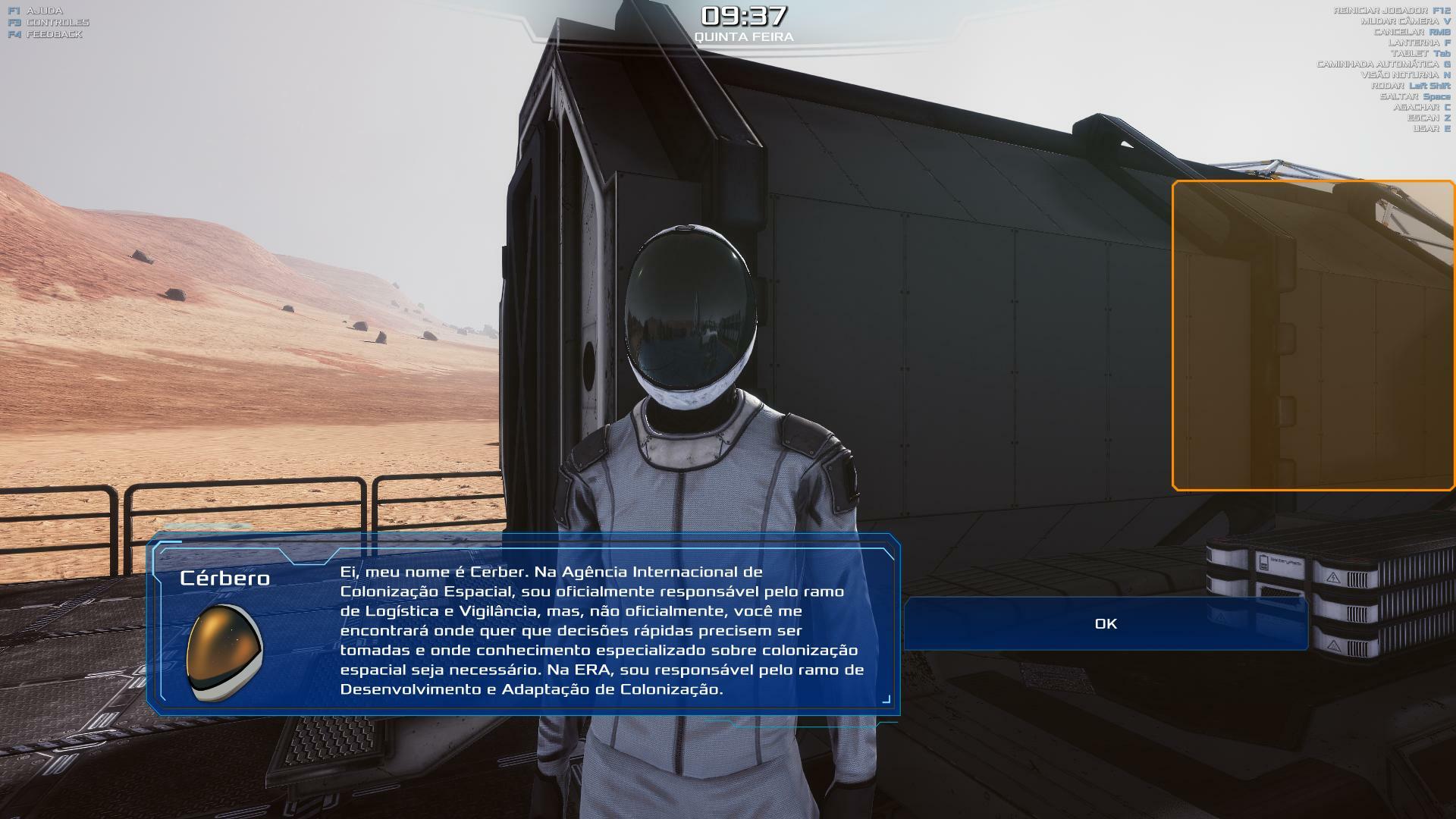The height and width of the screenshot is (819, 1456).
Task: Confirm Cérbero's dialogue with OK
Action: (x=1106, y=623)
